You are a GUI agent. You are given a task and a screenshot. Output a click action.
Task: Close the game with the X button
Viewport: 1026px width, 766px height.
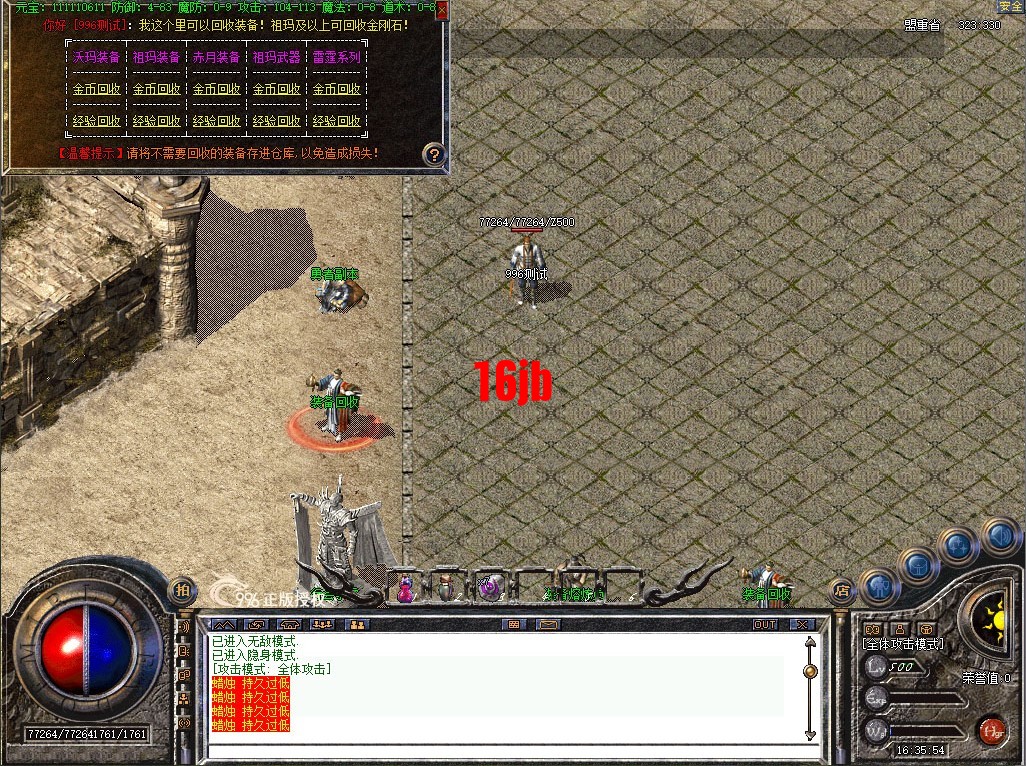coord(802,624)
